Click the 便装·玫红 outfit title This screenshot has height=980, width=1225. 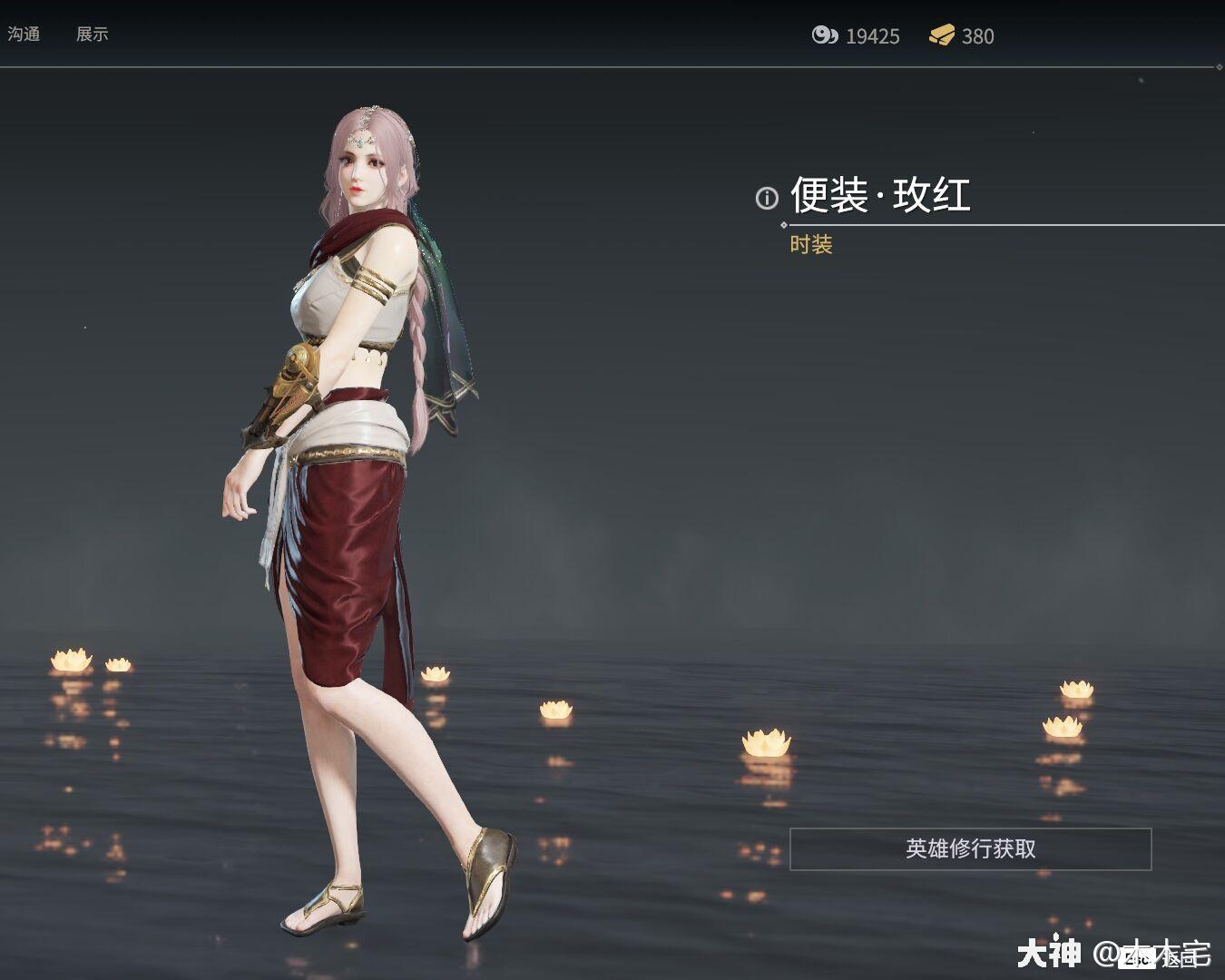[882, 195]
